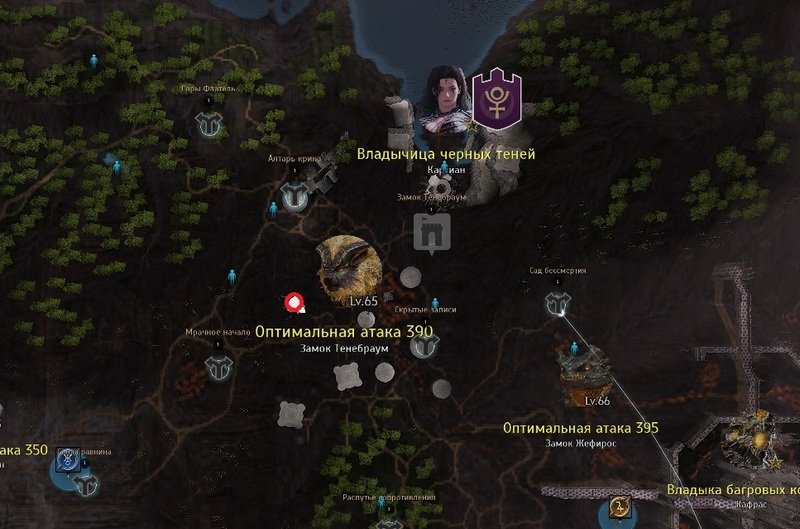Open the gold swirl icon on the bottom edge
Viewport: 800px width, 529px height.
[620, 509]
